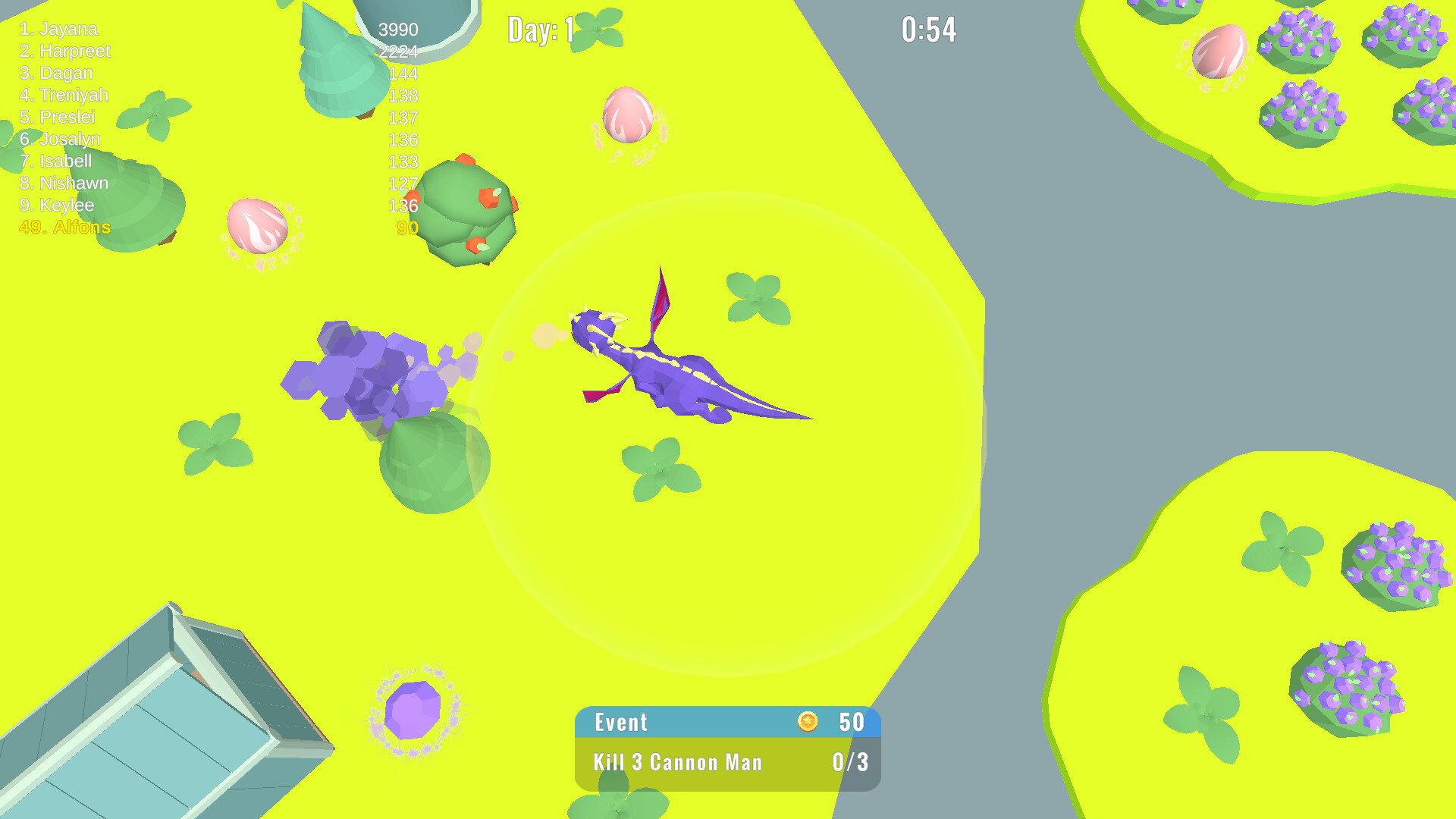1456x819 pixels.
Task: Click the Kill 3 Cannon Man quest text
Action: point(677,762)
